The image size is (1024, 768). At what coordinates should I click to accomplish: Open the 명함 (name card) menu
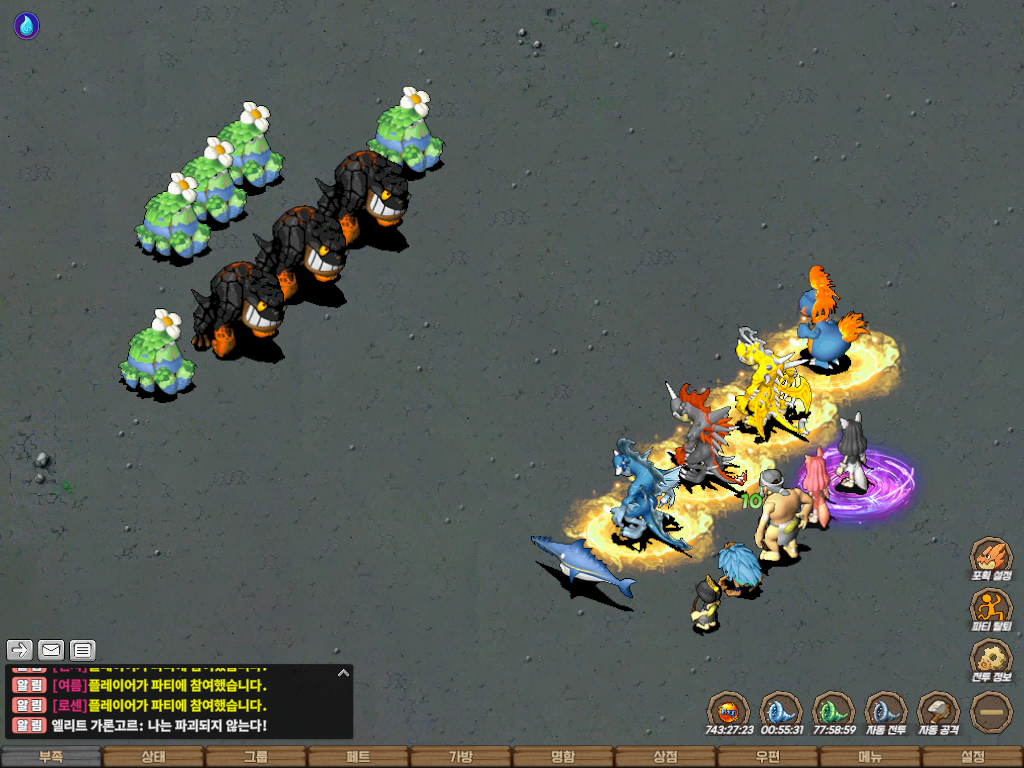563,757
